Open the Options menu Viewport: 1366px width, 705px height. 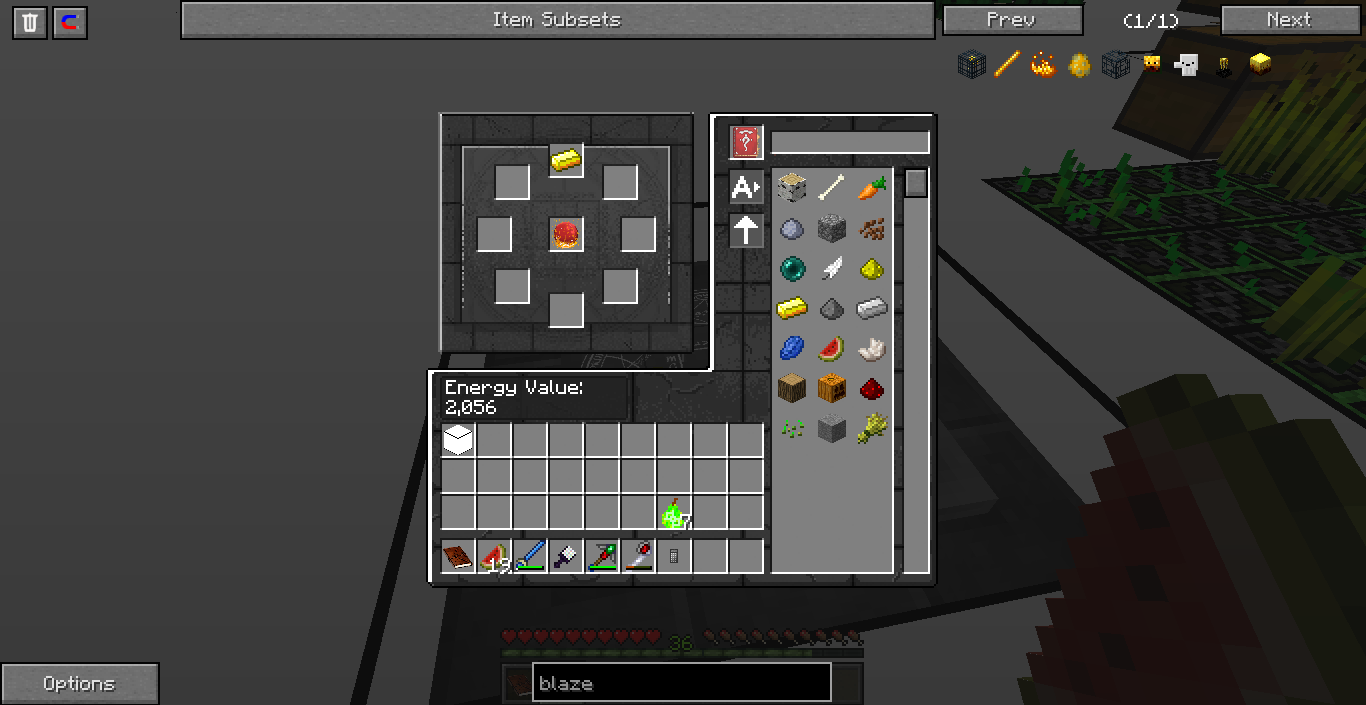79,684
